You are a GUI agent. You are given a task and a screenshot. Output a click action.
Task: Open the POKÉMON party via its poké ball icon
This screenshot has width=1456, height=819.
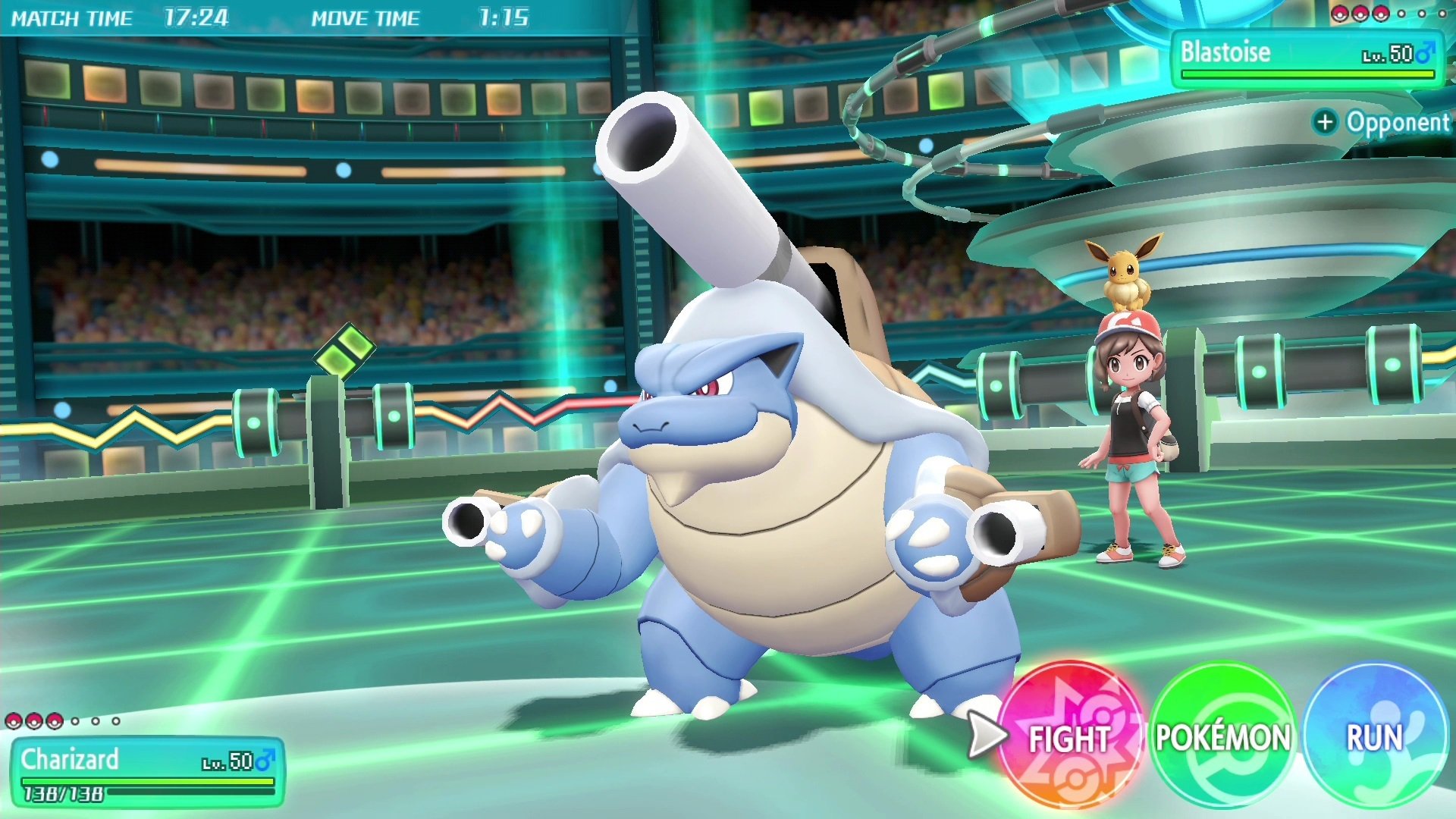point(1222,734)
